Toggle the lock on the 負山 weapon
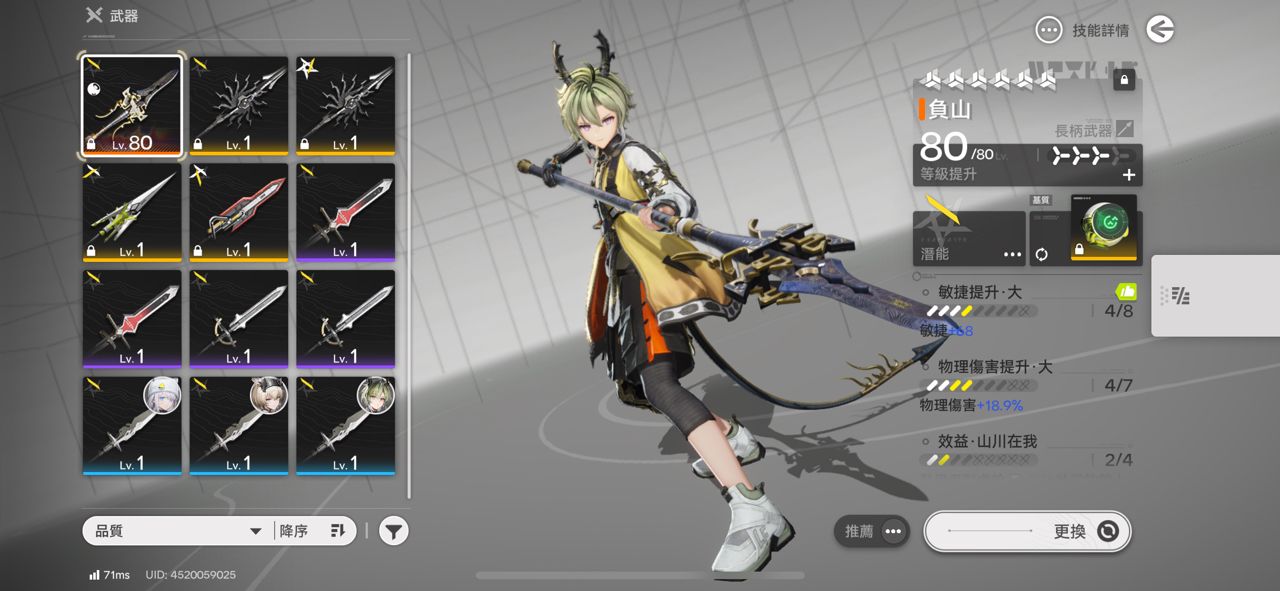The image size is (1280, 591). point(1124,79)
